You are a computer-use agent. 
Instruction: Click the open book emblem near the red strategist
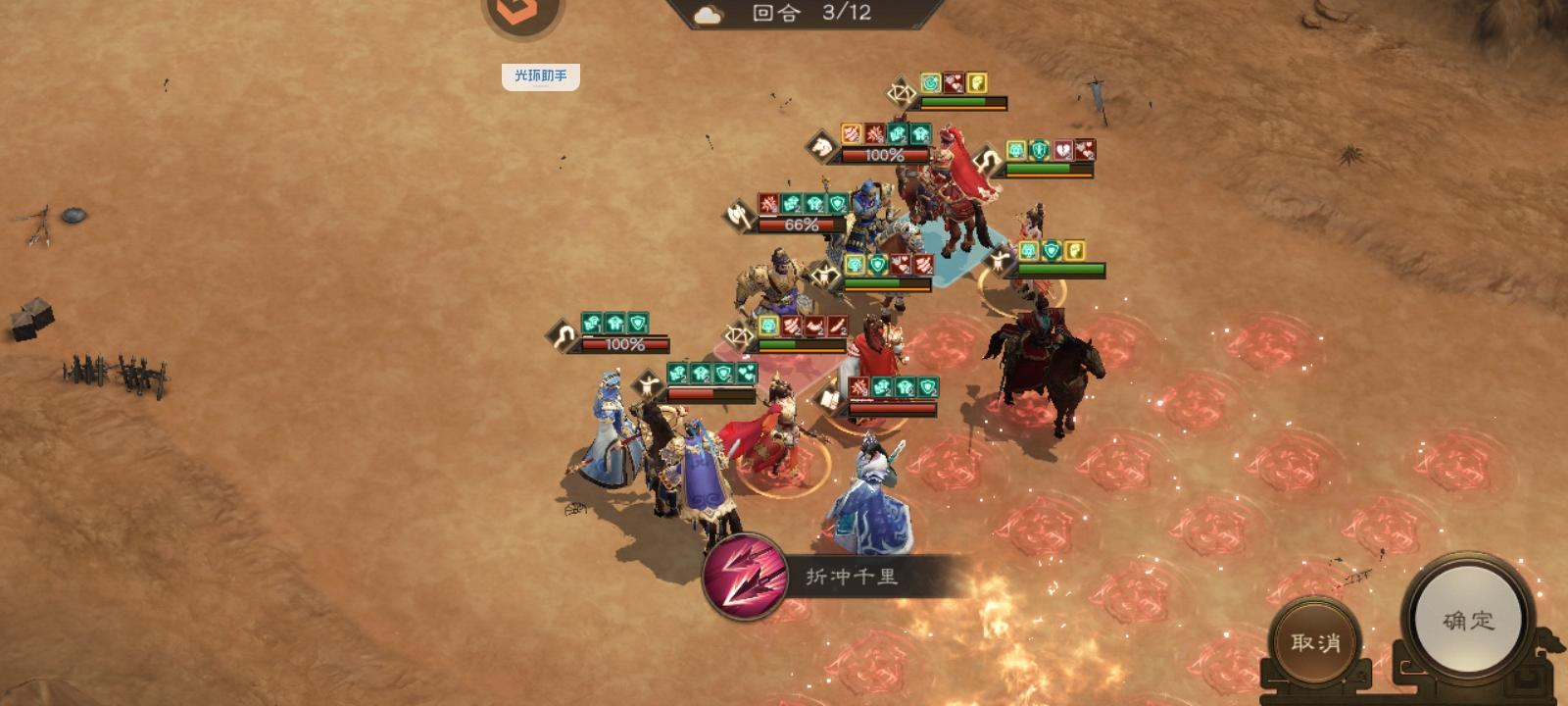(830, 396)
